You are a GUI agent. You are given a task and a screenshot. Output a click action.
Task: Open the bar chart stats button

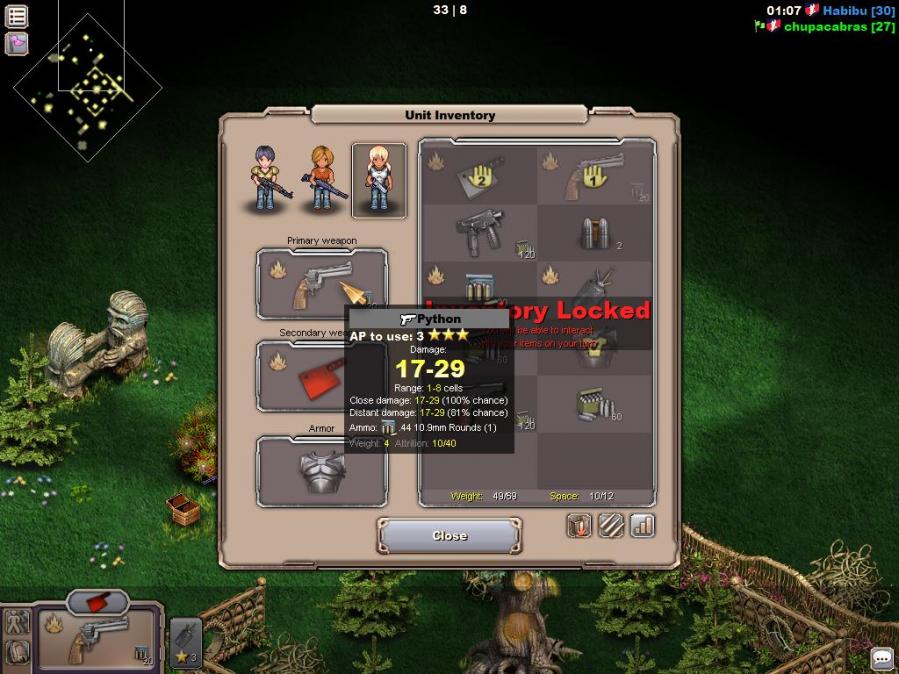coord(642,525)
